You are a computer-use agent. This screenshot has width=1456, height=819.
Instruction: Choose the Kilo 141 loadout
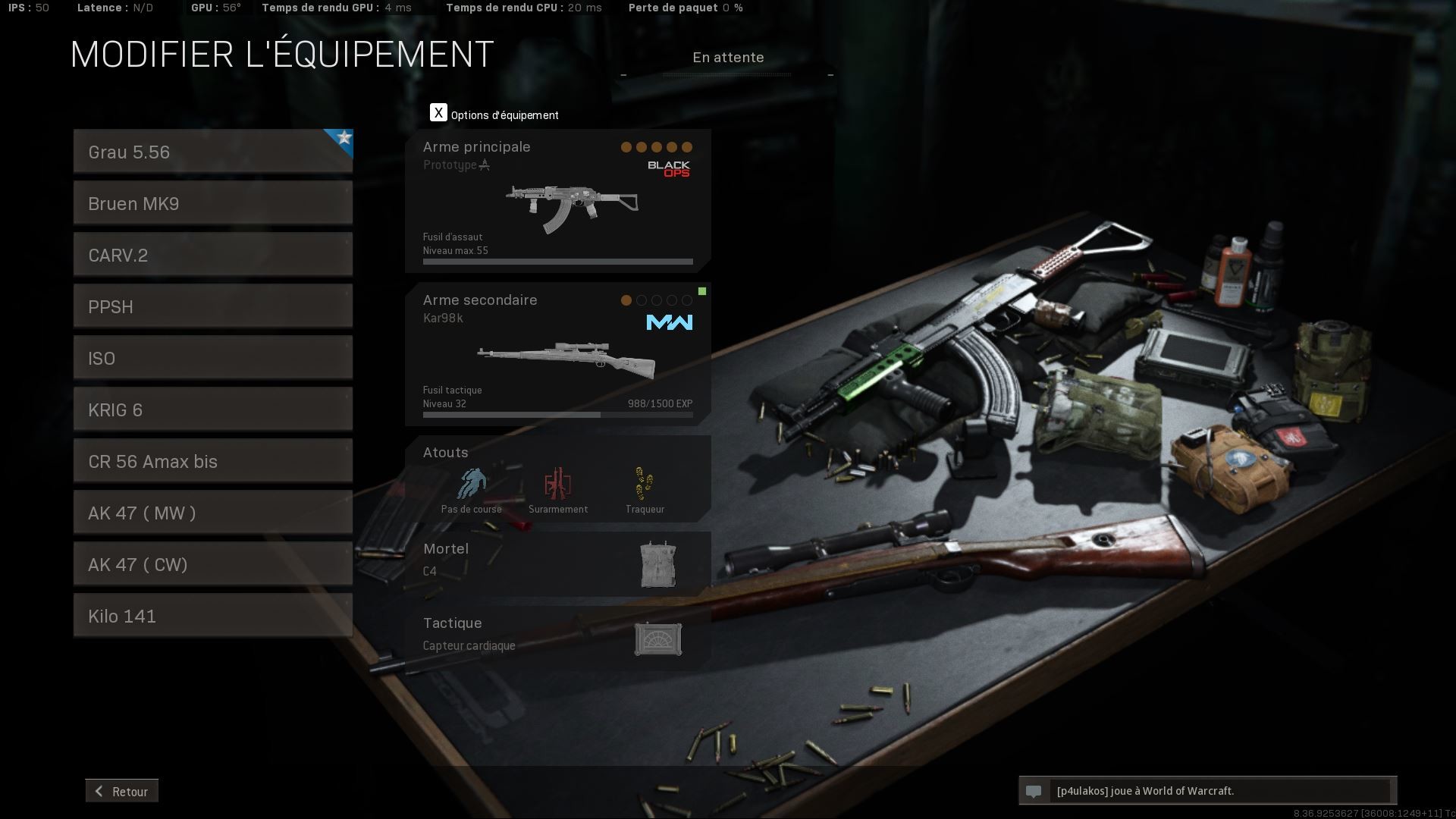click(212, 616)
